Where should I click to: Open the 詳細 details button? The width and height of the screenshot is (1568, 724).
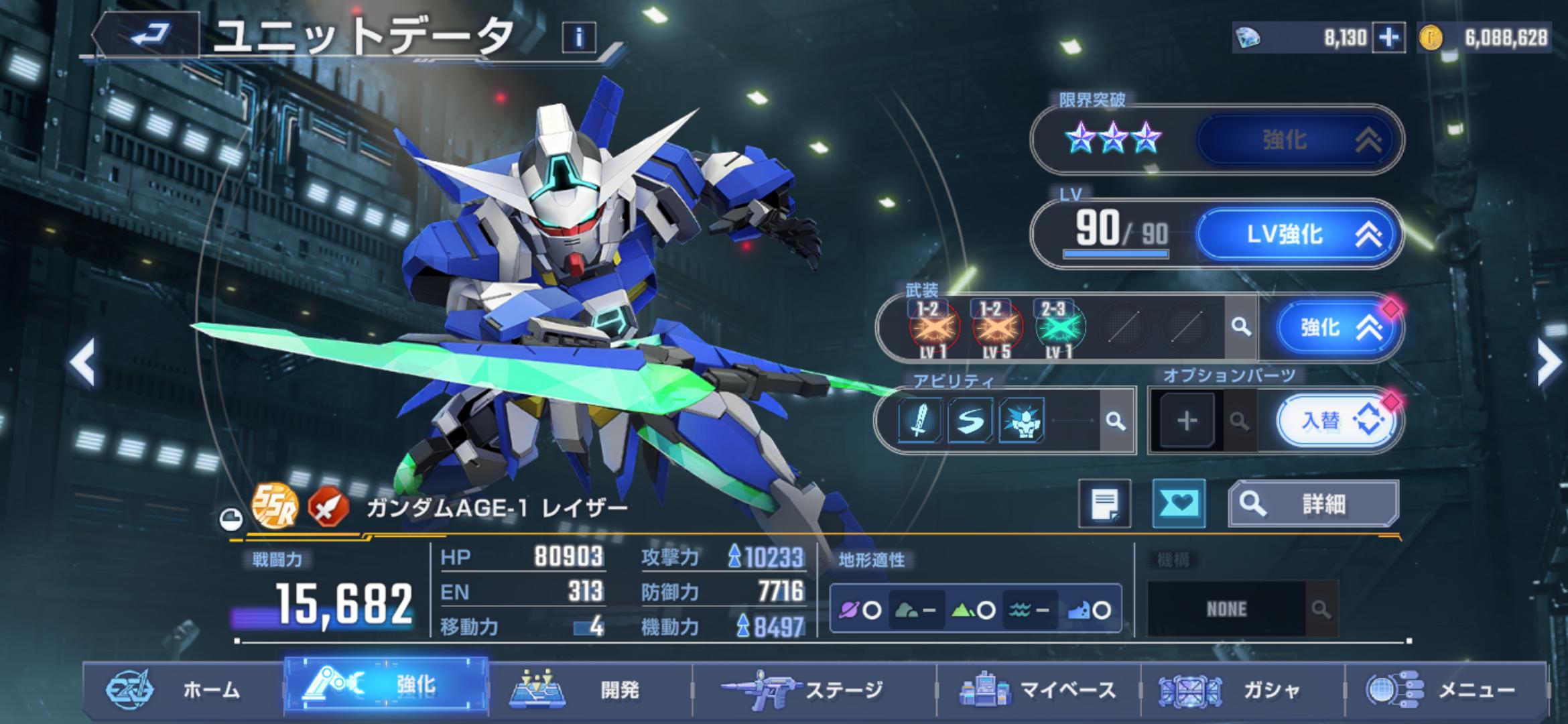point(1313,503)
